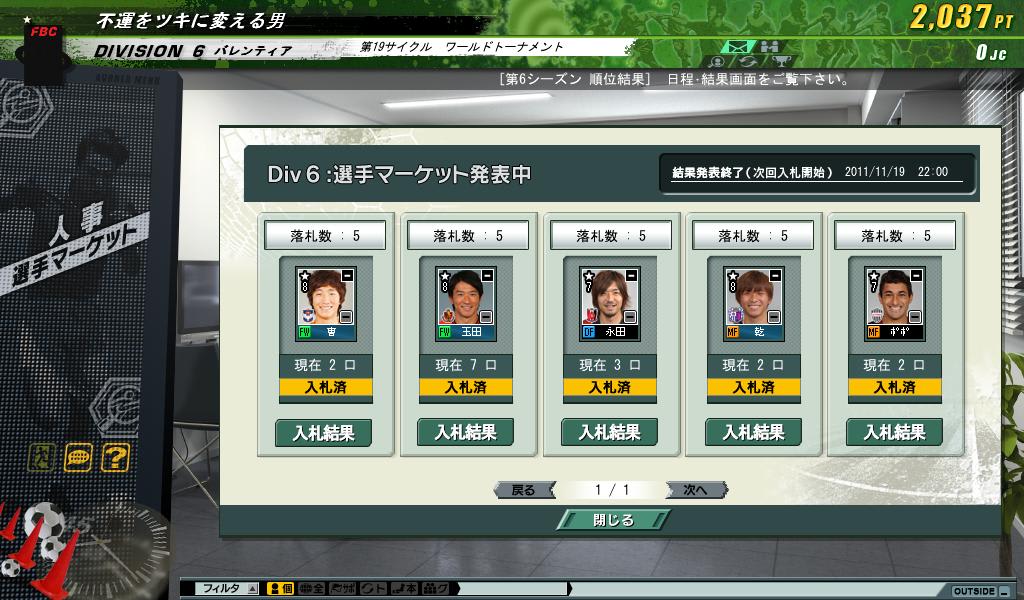Select the 玉田 player card
Viewport: 1024px width, 600px height.
(466, 304)
